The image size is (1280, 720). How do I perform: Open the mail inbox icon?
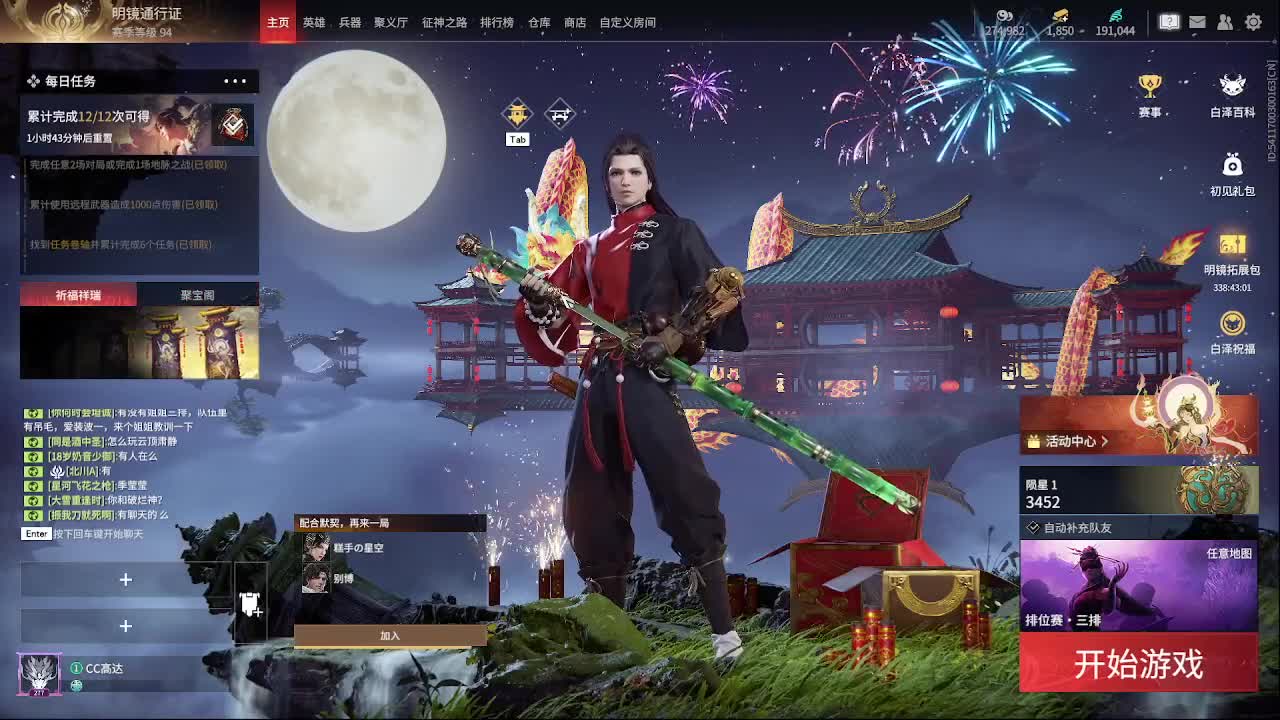coord(1198,21)
